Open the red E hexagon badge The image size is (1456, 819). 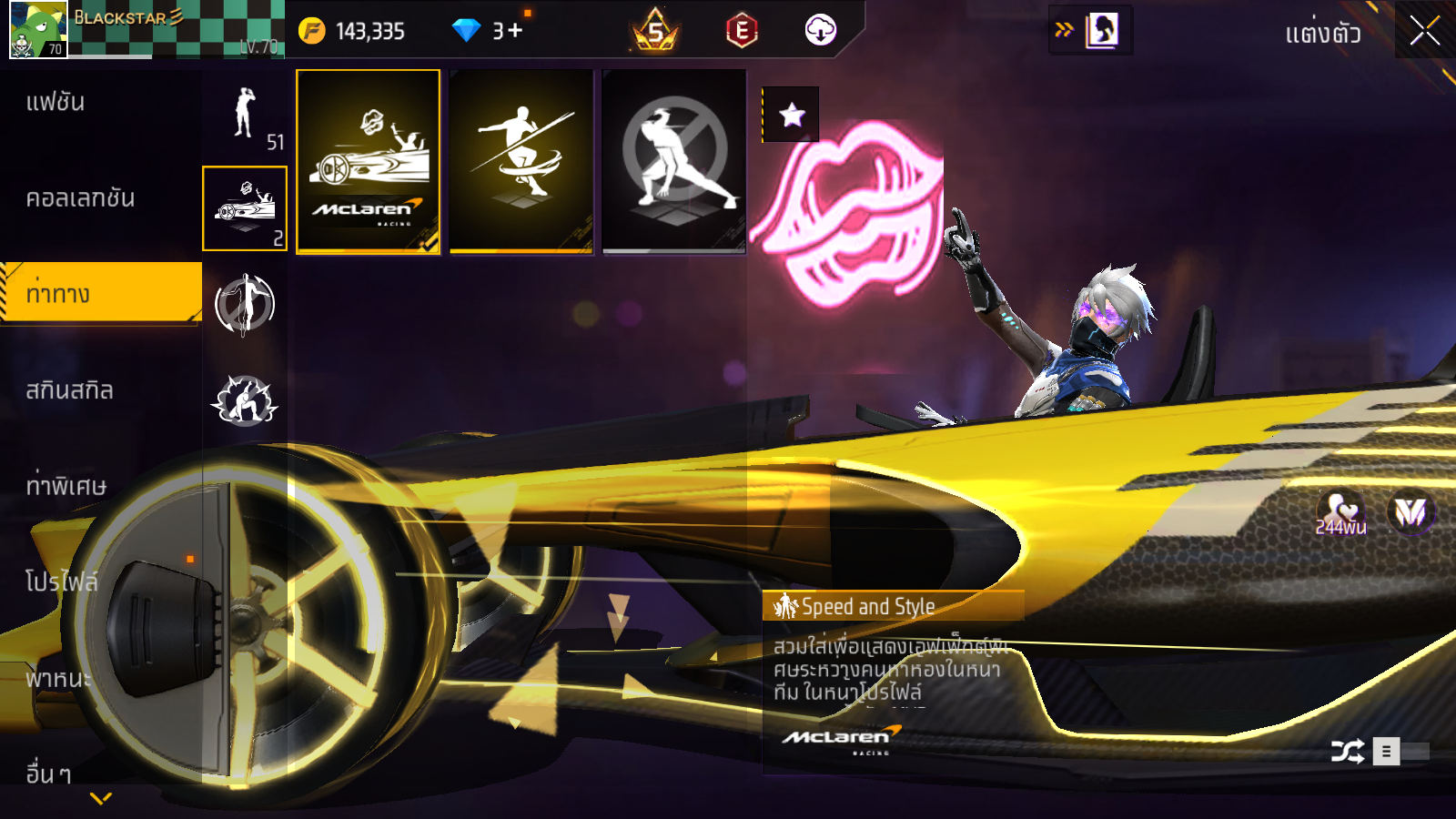[x=742, y=31]
